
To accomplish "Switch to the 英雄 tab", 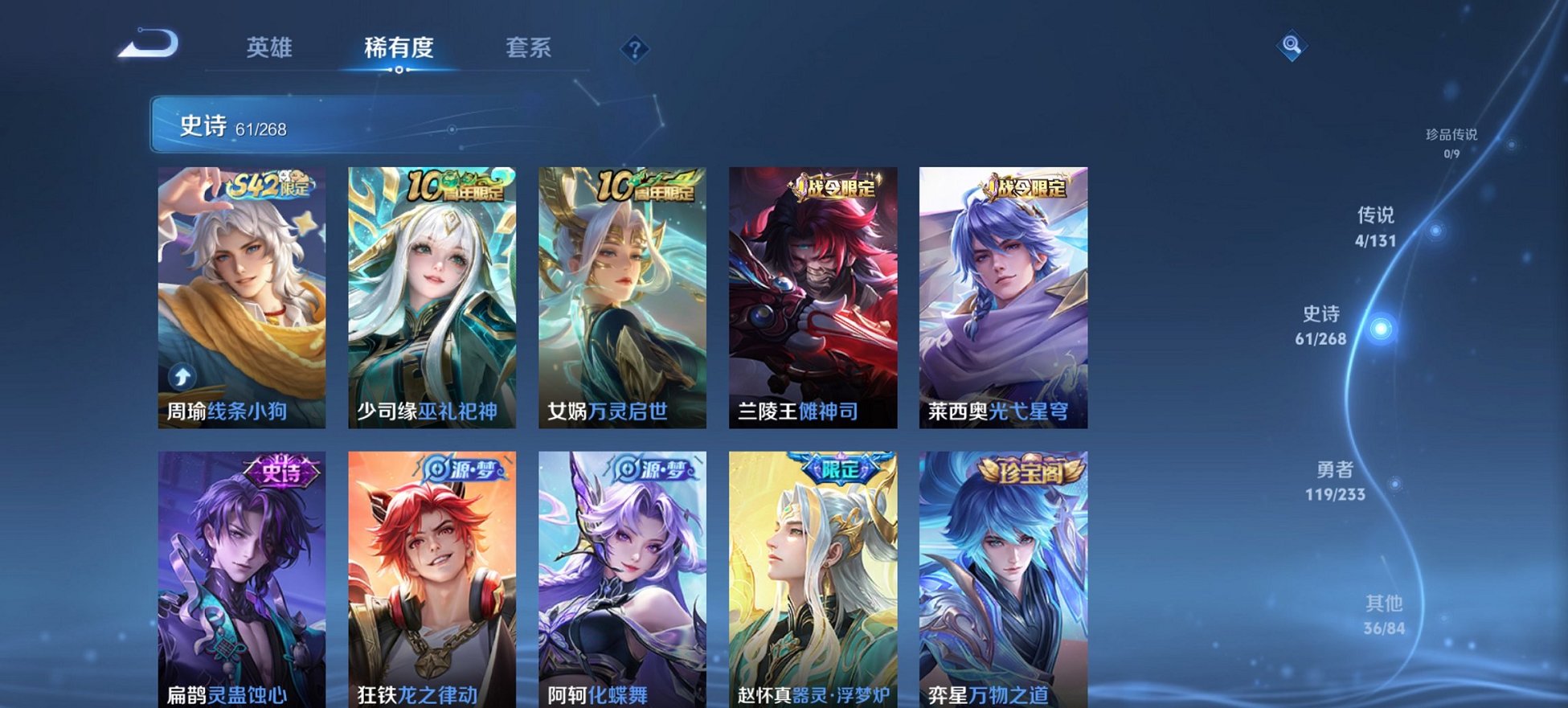I will [271, 48].
